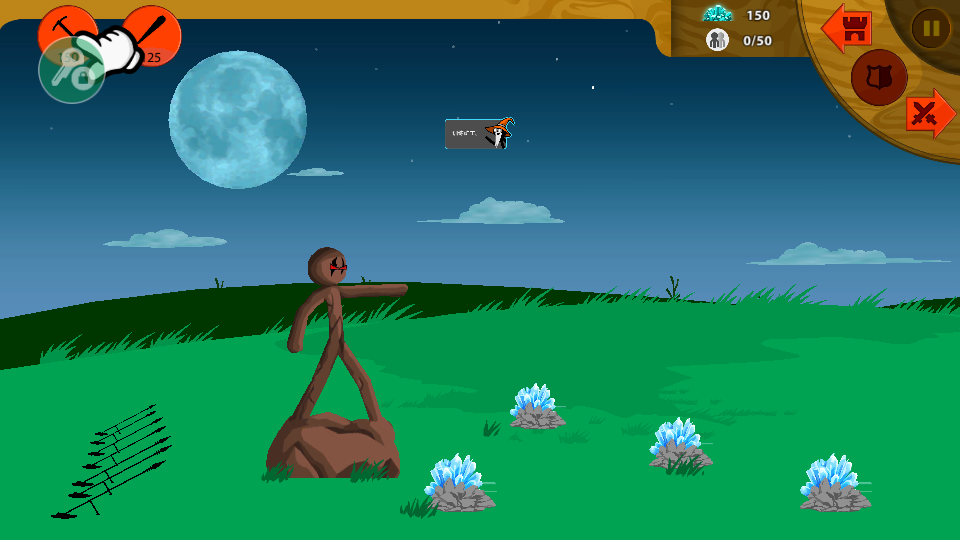
Task: Order attack with the crossed swords arrow
Action: (x=929, y=113)
